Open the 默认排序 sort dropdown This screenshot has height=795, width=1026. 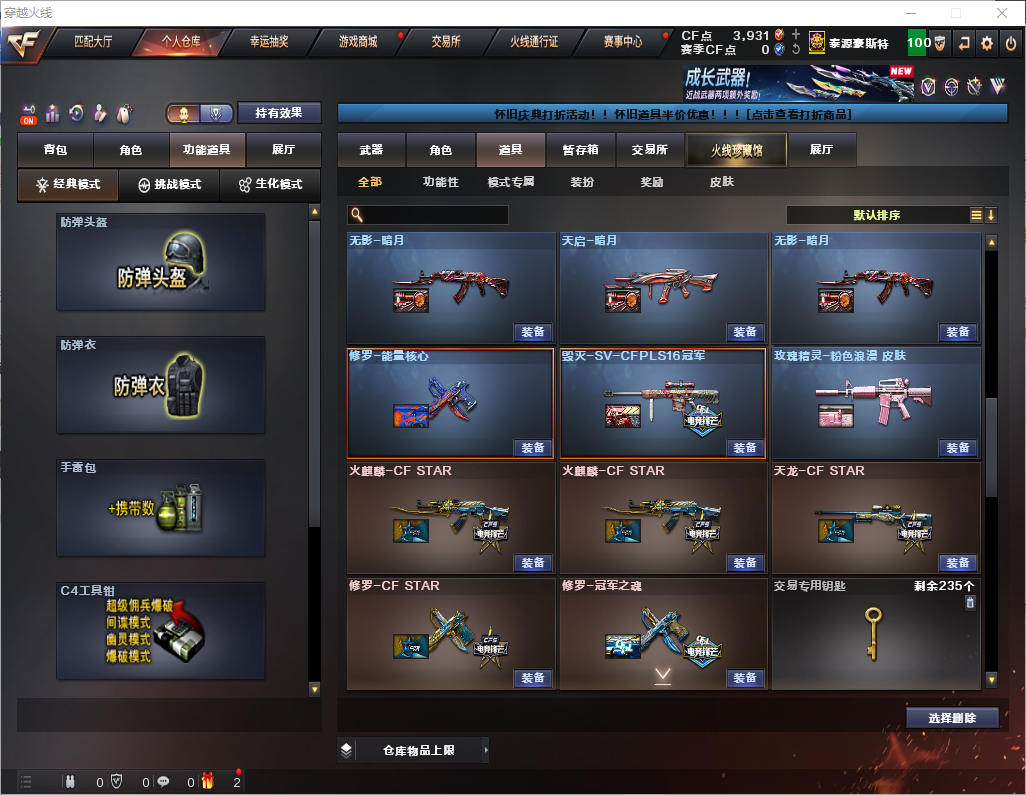876,215
